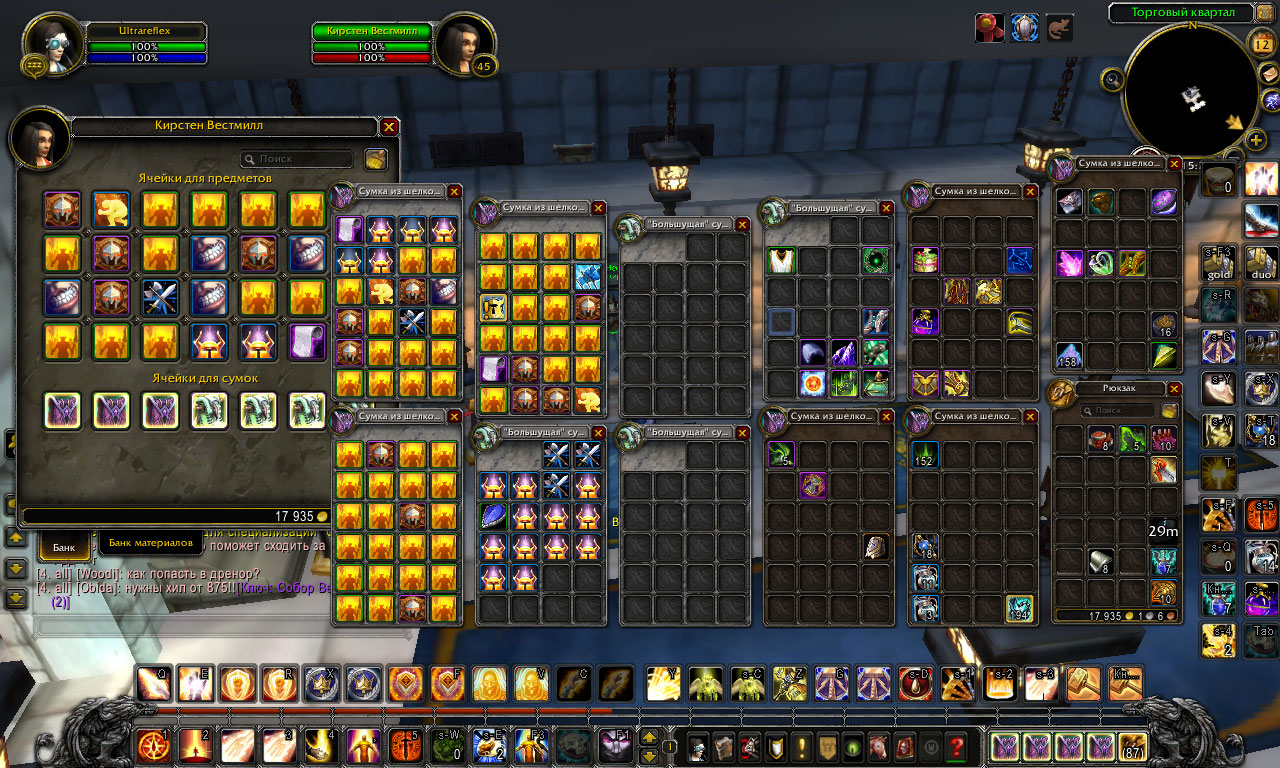Select the Ultrareflex player portrait
Screen dimensions: 1280x768
[x=49, y=45]
